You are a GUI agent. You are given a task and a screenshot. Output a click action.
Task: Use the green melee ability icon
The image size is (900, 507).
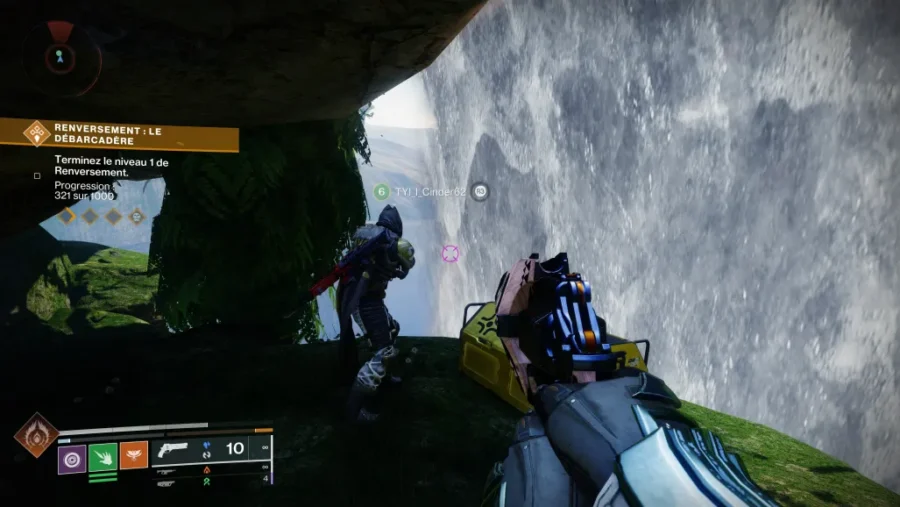(103, 458)
